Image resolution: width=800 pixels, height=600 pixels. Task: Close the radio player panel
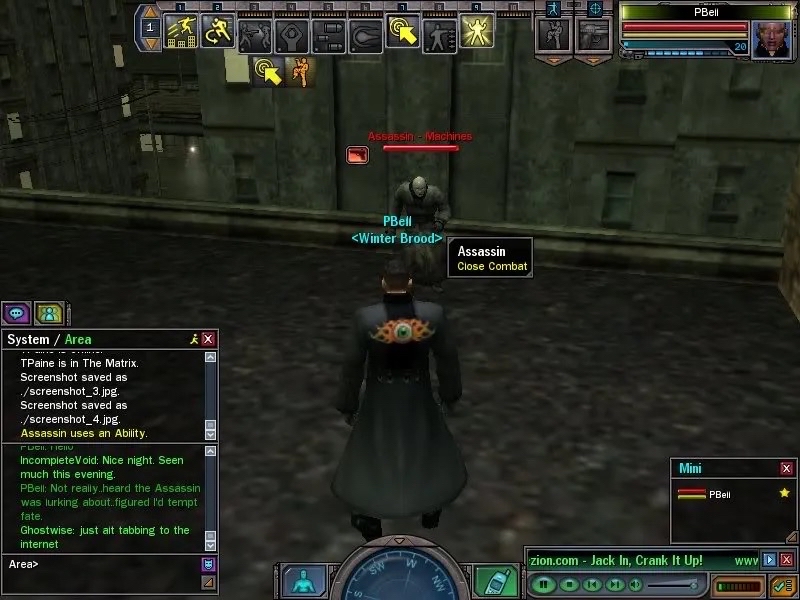pos(786,560)
